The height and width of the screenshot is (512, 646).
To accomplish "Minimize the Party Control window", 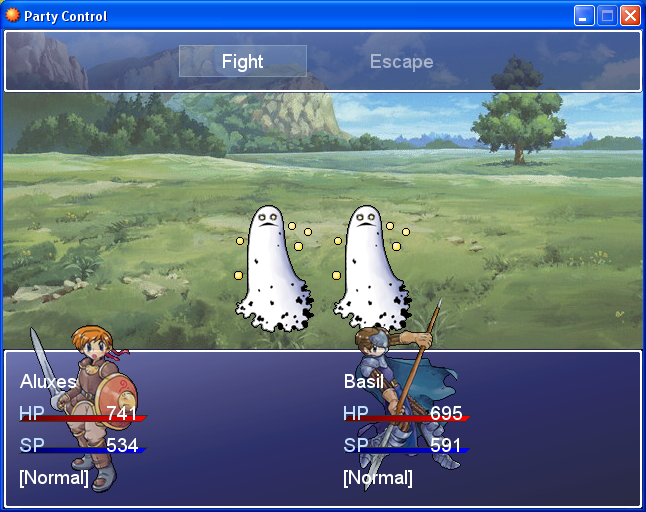I will 584,16.
